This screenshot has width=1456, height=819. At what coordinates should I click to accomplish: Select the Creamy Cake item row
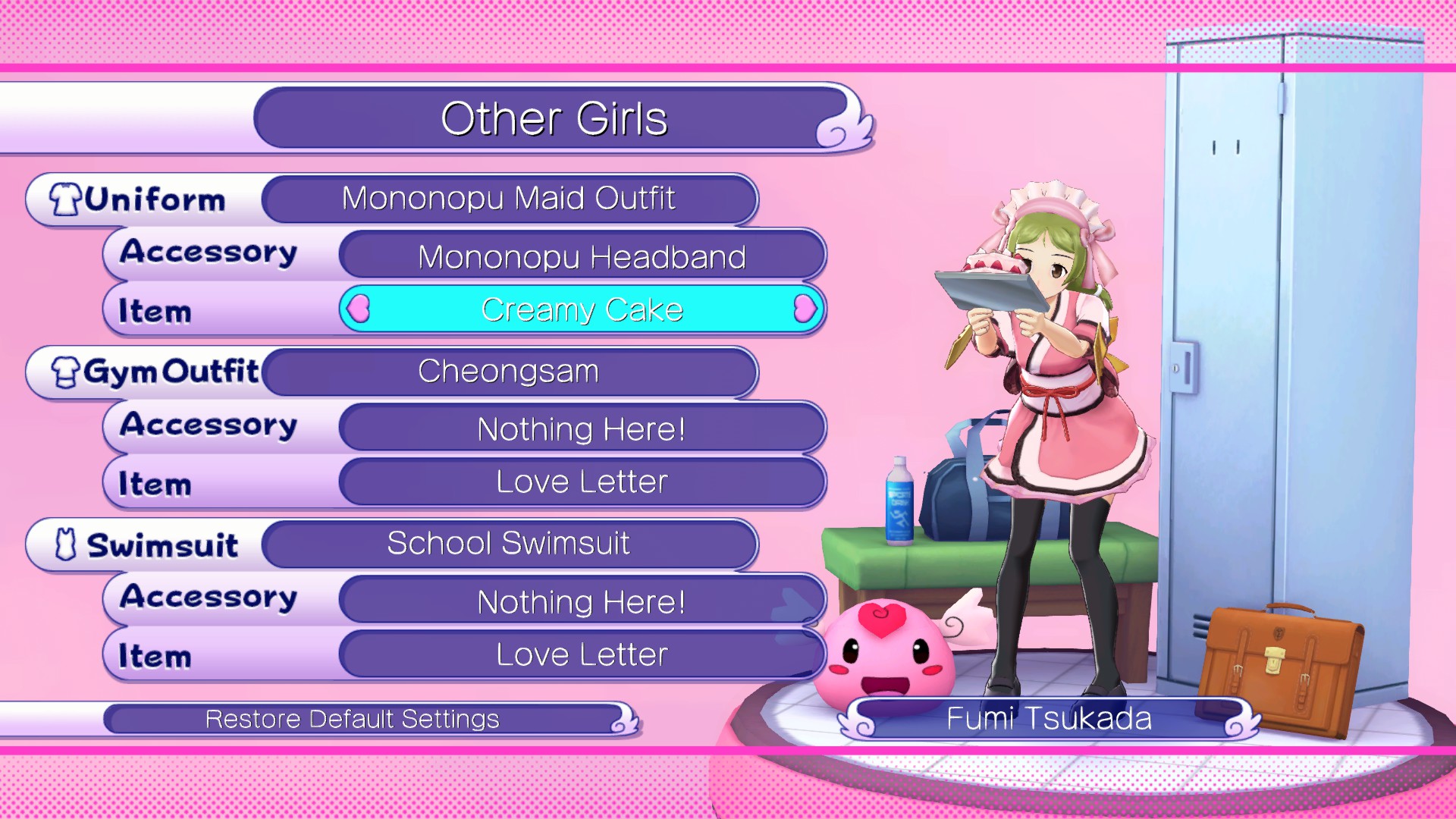click(582, 309)
